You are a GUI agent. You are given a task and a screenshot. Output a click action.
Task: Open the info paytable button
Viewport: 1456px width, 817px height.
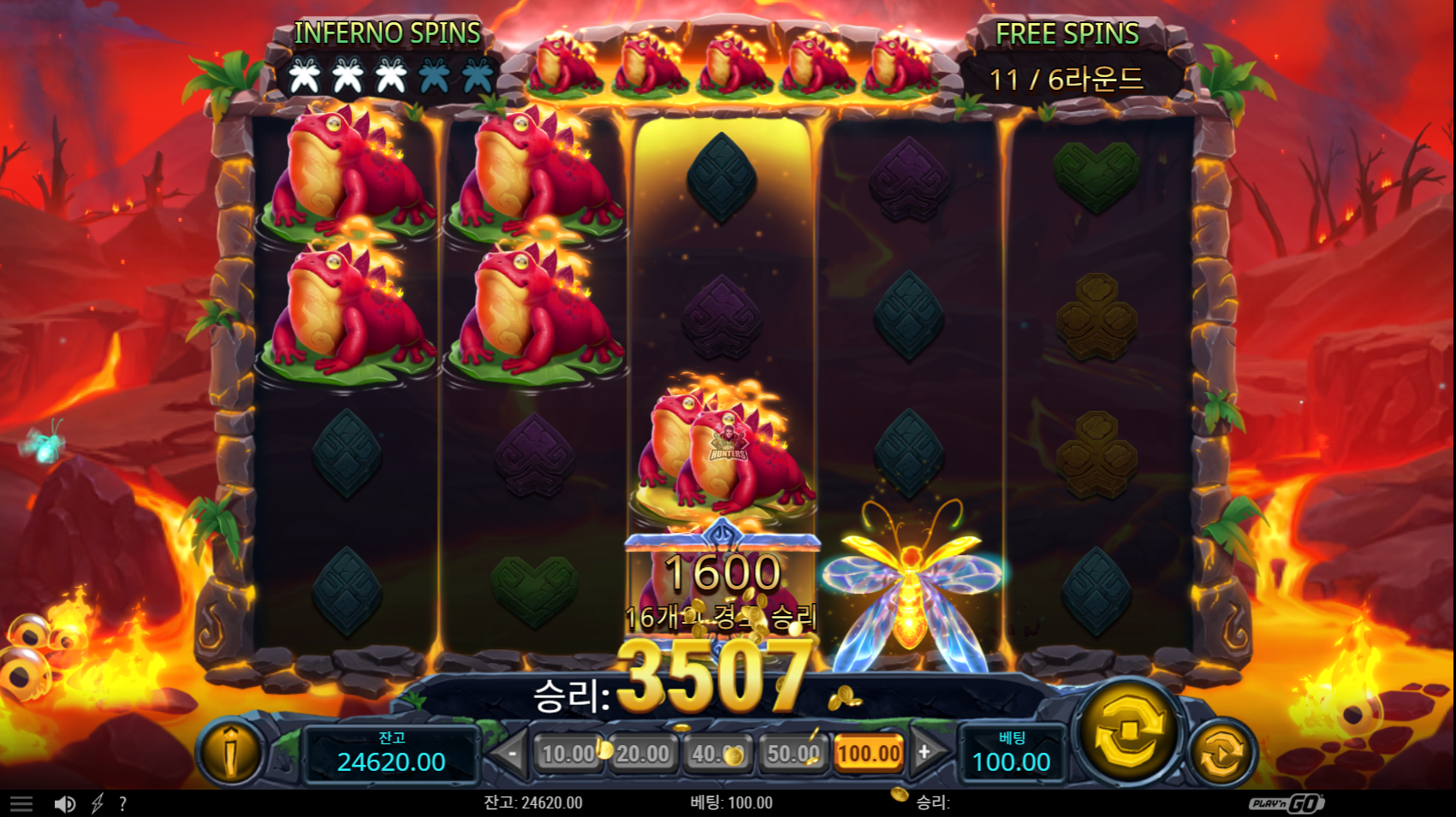point(229,752)
